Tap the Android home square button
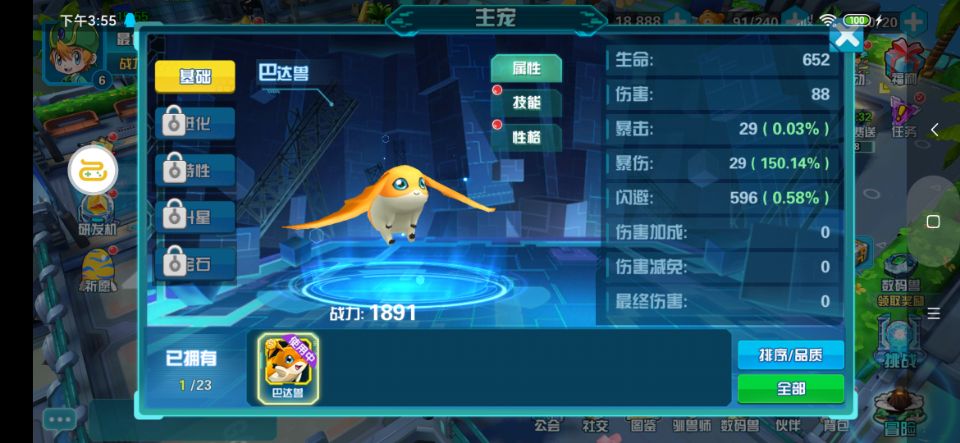 click(x=933, y=222)
